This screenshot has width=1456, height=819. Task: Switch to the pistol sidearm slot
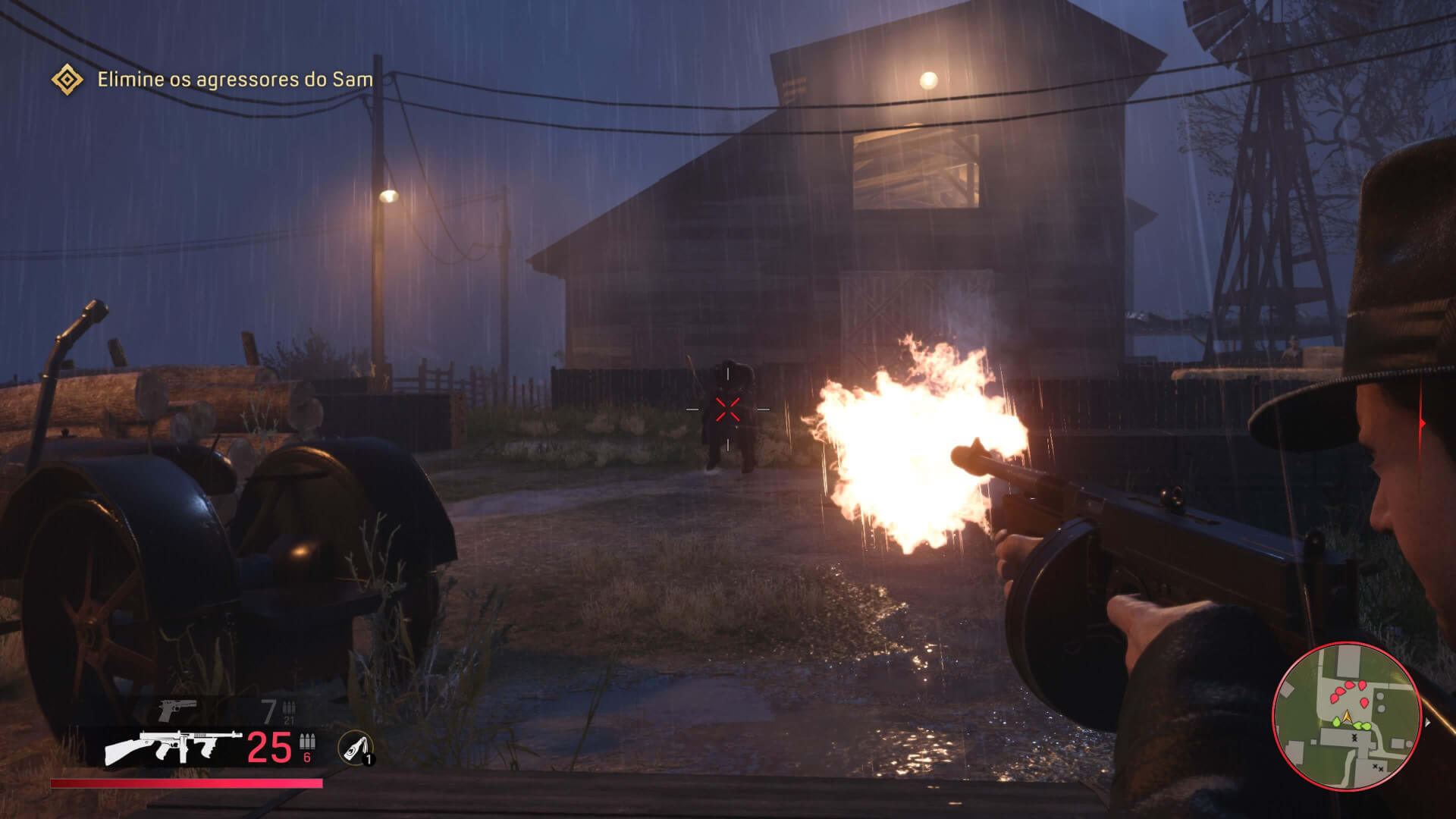[x=177, y=711]
